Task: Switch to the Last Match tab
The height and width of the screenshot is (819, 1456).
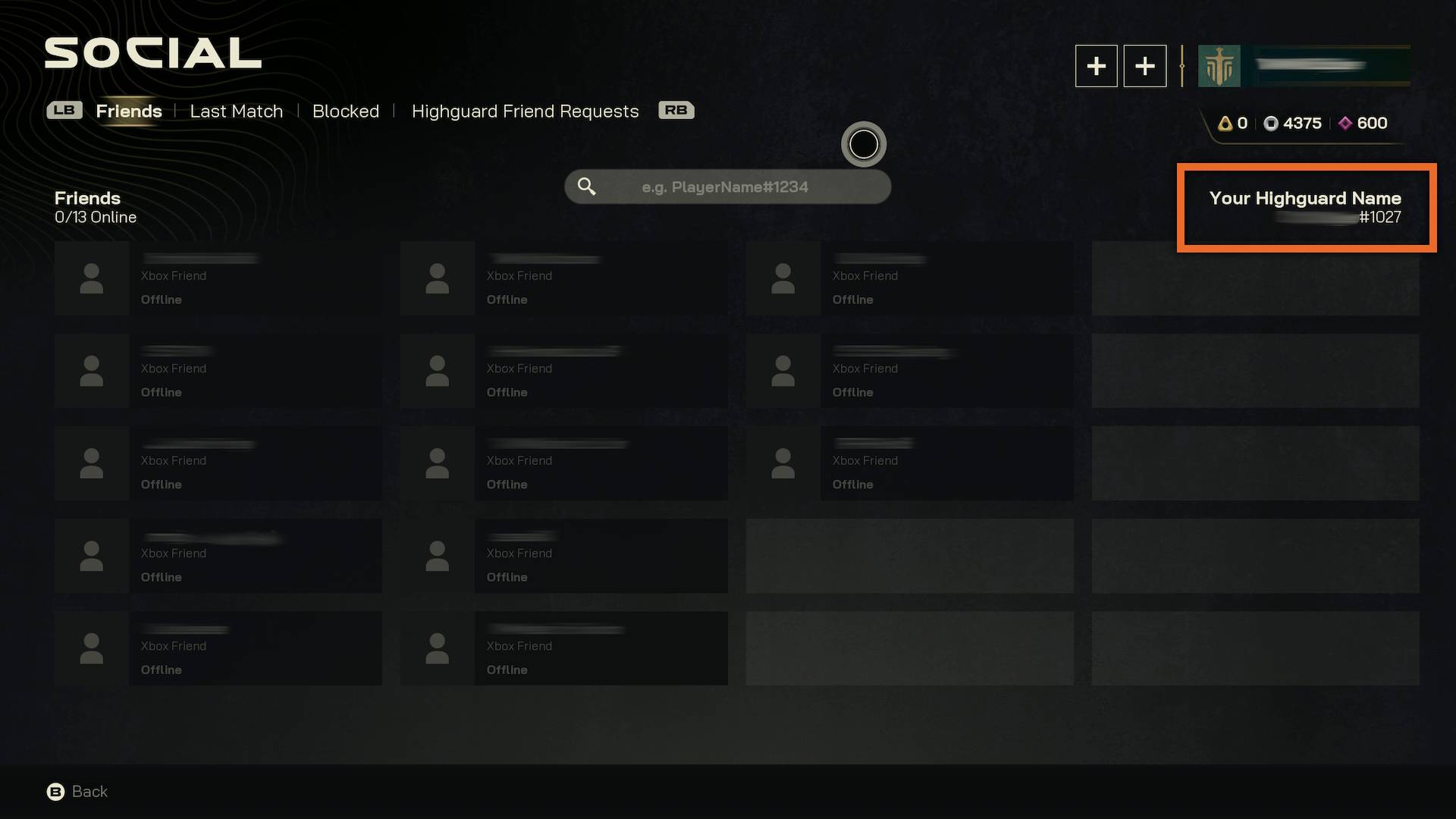Action: (x=236, y=111)
